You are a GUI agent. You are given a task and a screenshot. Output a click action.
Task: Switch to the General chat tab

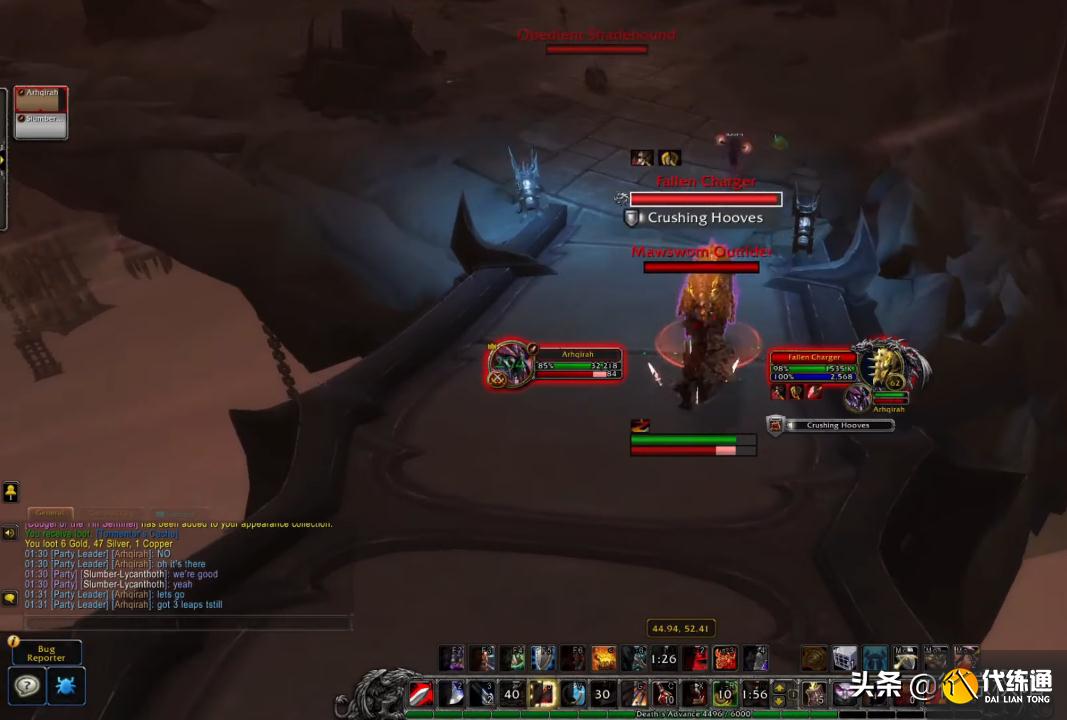pos(50,513)
